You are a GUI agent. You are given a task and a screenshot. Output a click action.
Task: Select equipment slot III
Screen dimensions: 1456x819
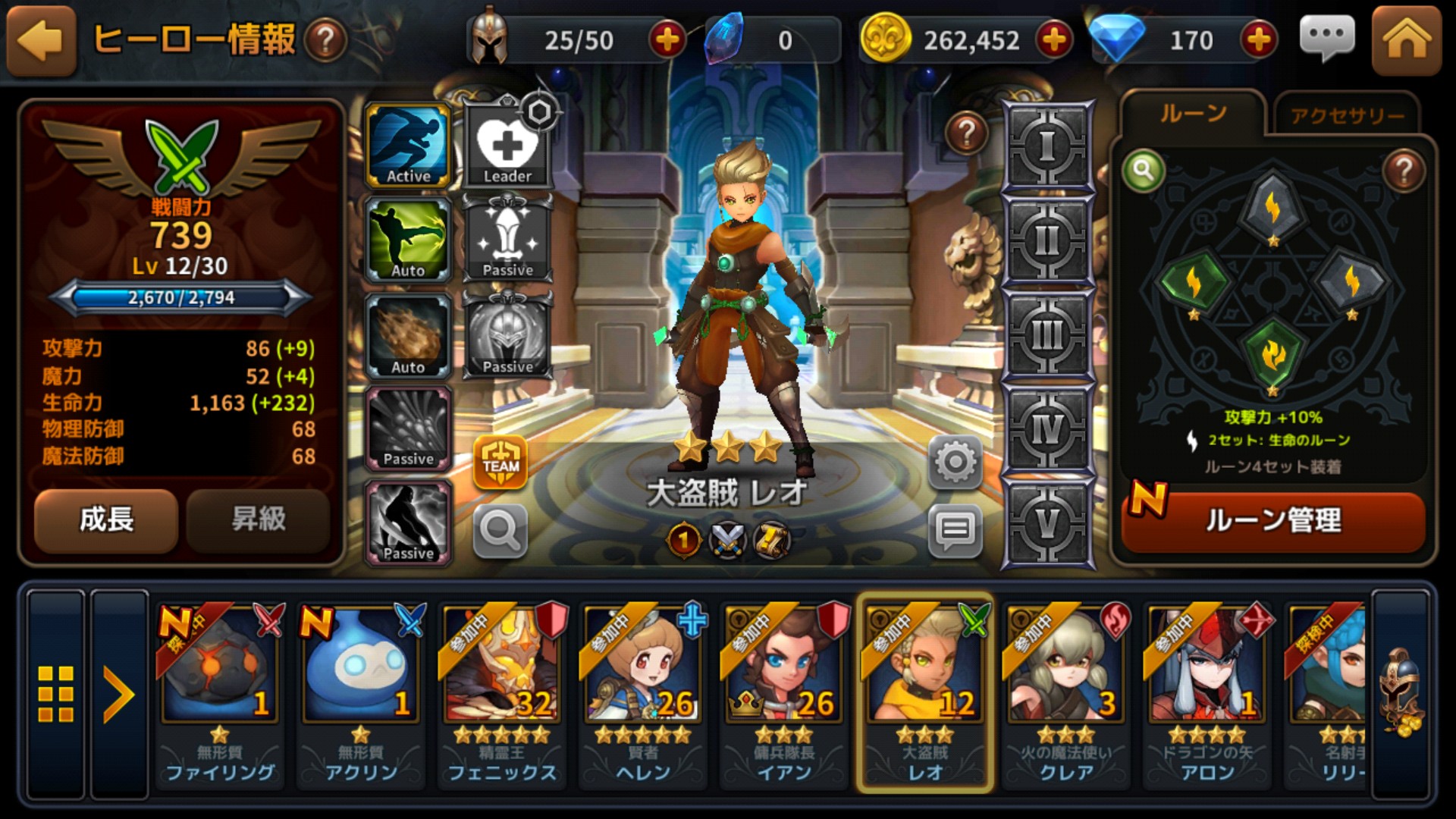1047,335
